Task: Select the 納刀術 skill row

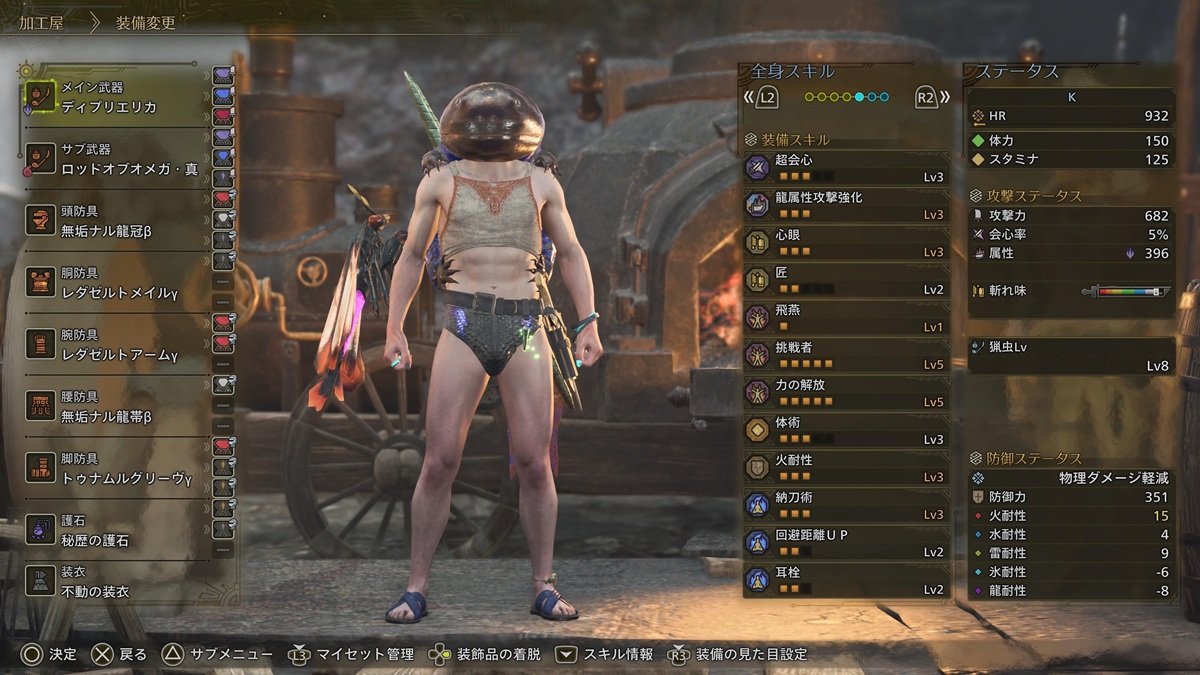Action: [845, 506]
